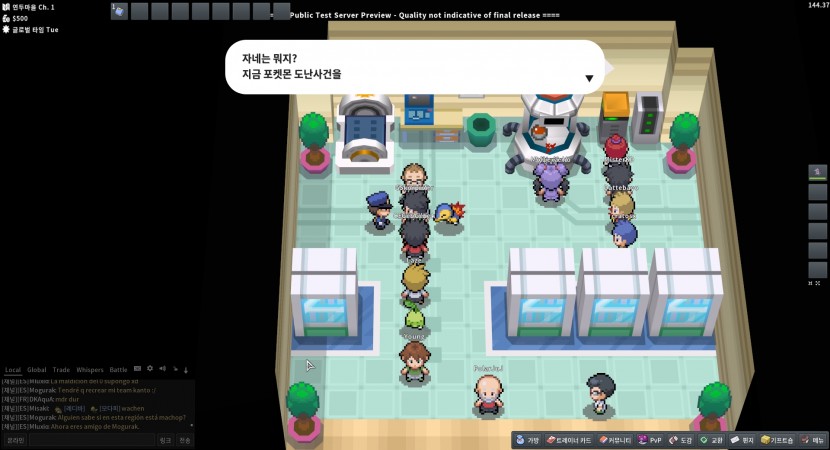Open the Pokédex (도감) button
Viewport: 830px width, 450px height.
(x=681, y=440)
